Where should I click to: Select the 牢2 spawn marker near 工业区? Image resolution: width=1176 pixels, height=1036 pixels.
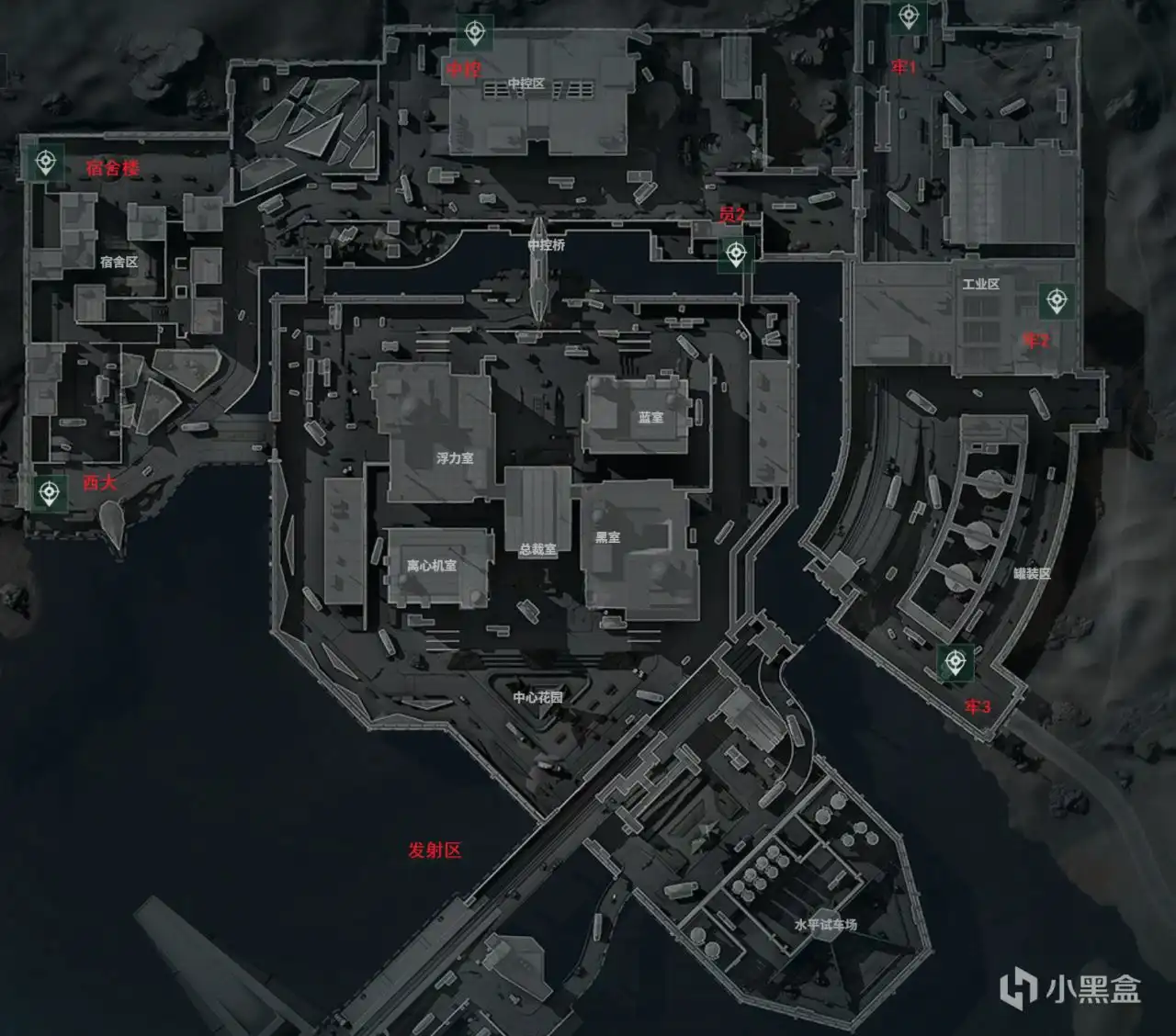(x=1058, y=298)
